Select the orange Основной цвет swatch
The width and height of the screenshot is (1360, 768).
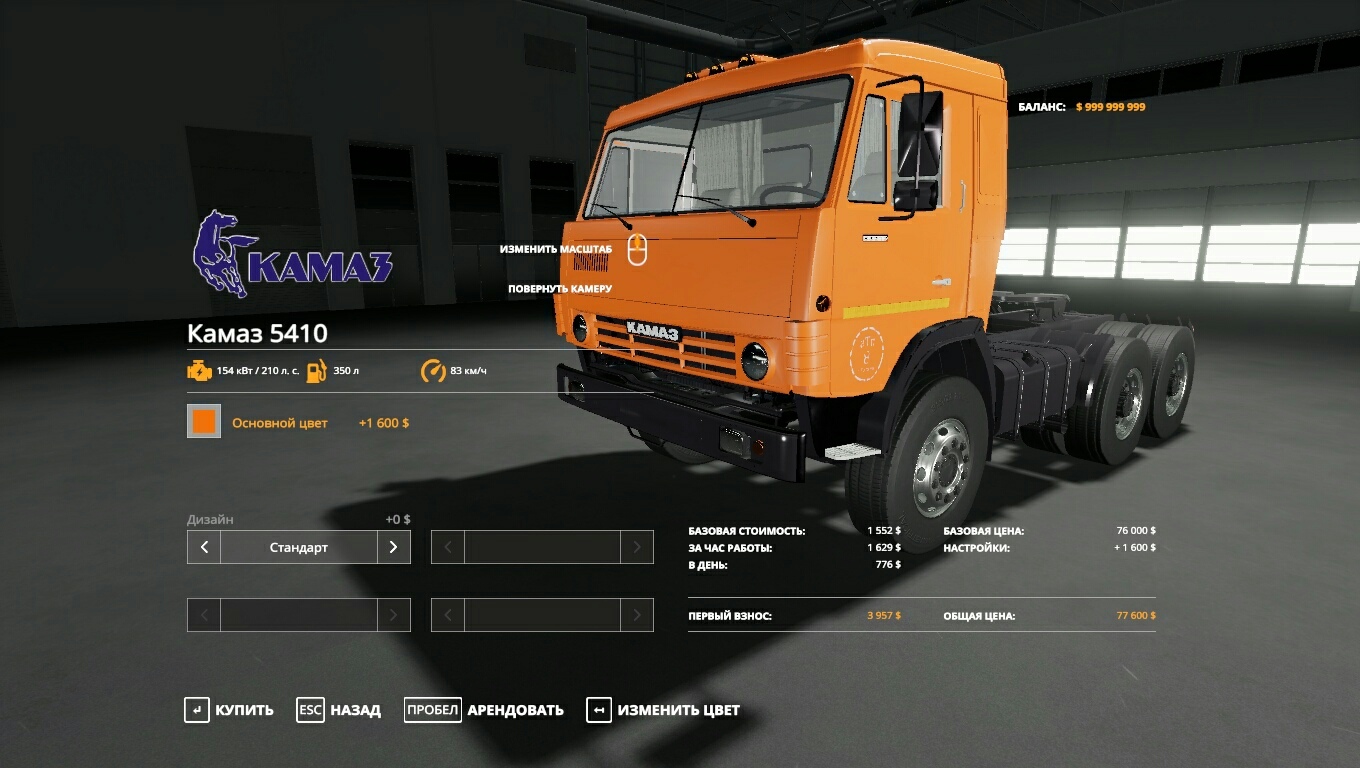click(204, 422)
